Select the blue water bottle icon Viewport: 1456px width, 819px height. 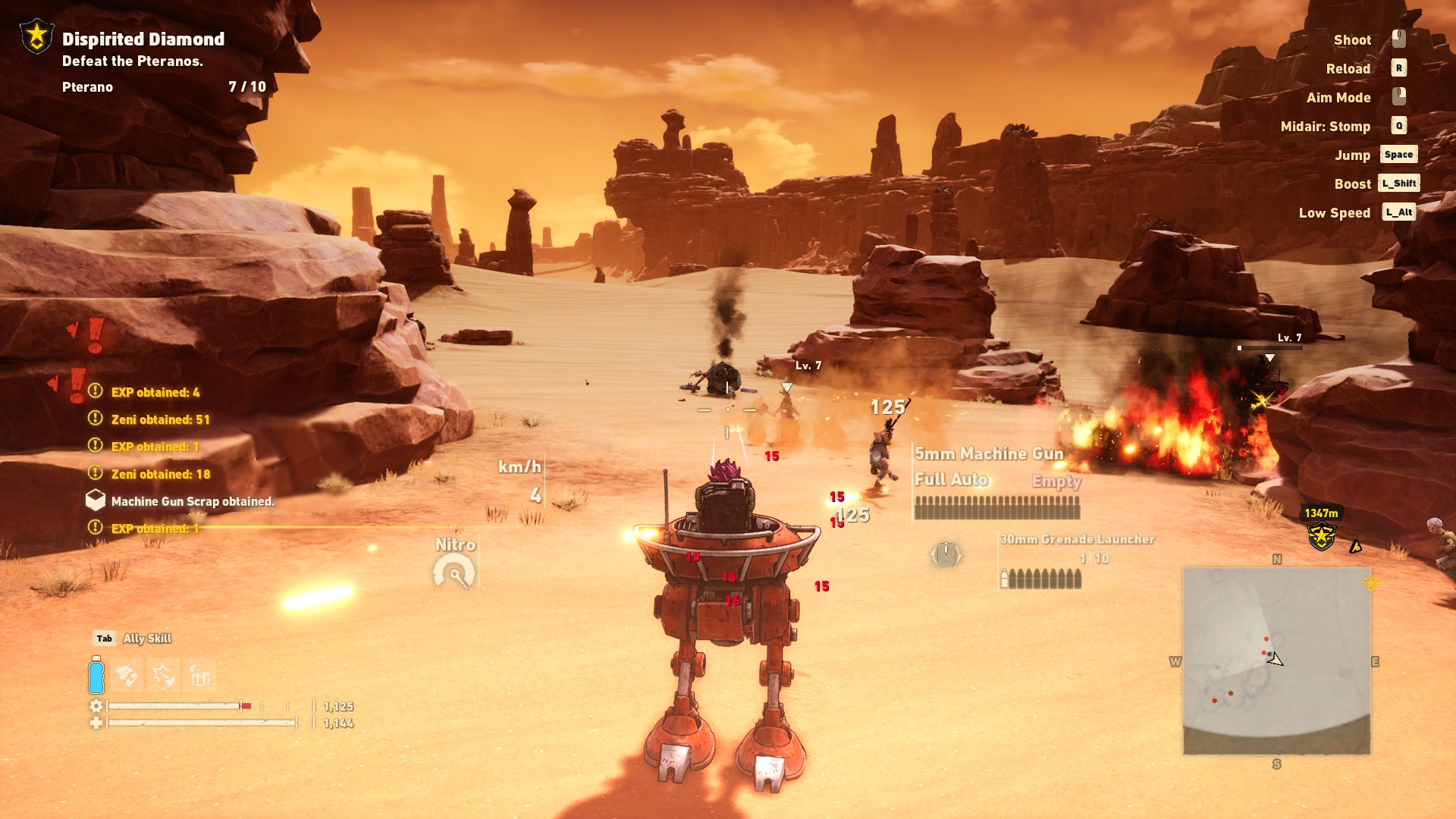click(96, 675)
